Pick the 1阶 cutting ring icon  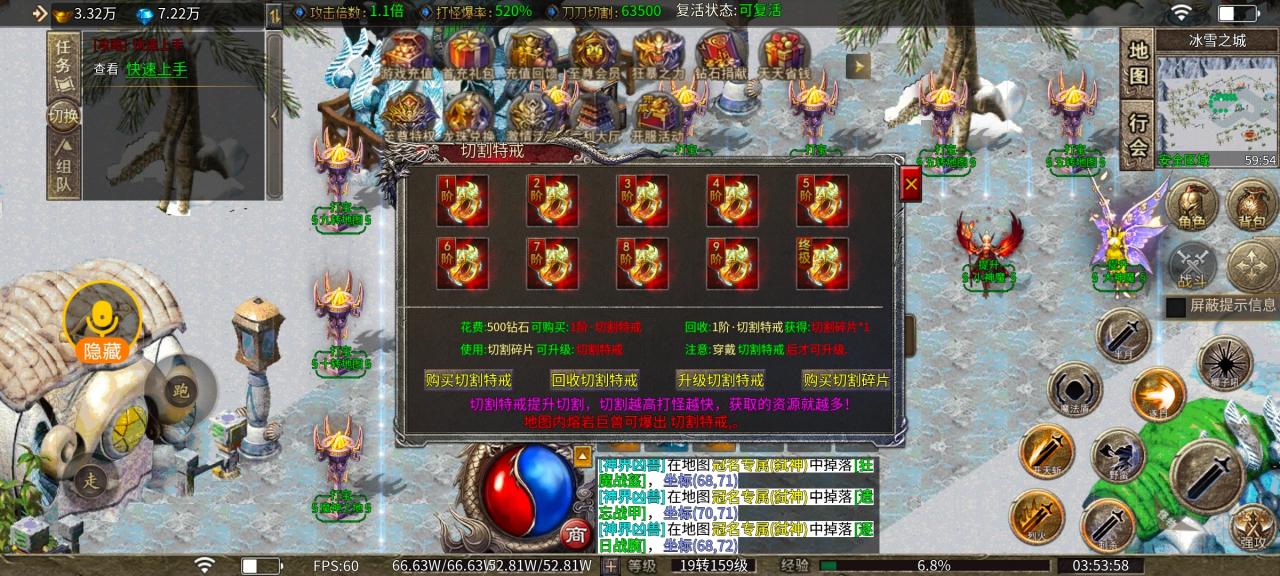pos(462,201)
